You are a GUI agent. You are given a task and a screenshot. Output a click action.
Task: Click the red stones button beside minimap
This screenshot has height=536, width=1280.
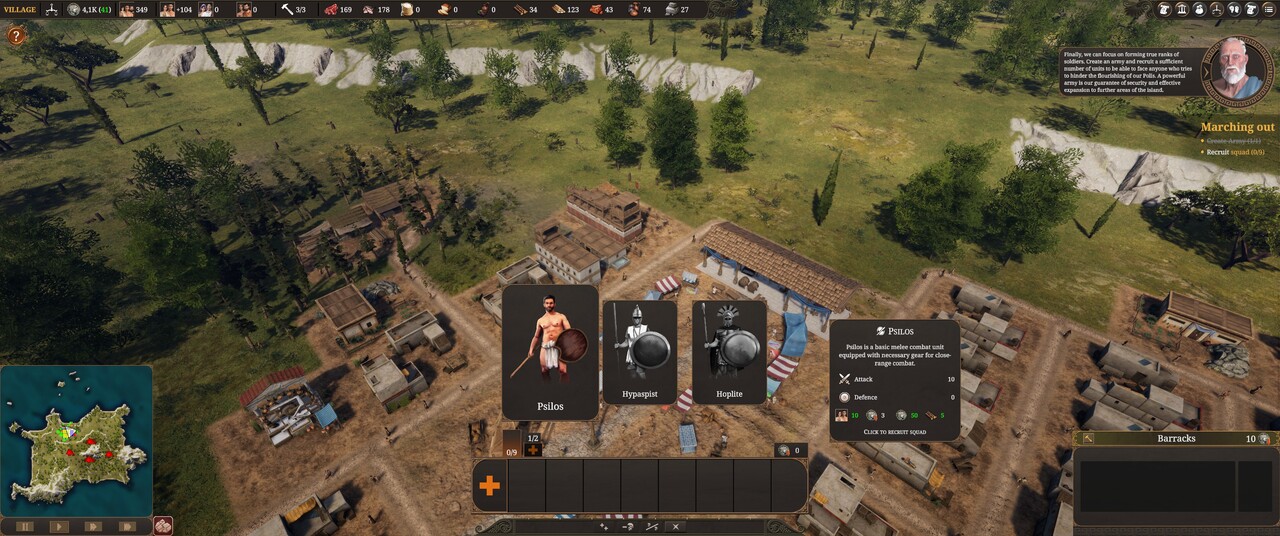point(163,525)
